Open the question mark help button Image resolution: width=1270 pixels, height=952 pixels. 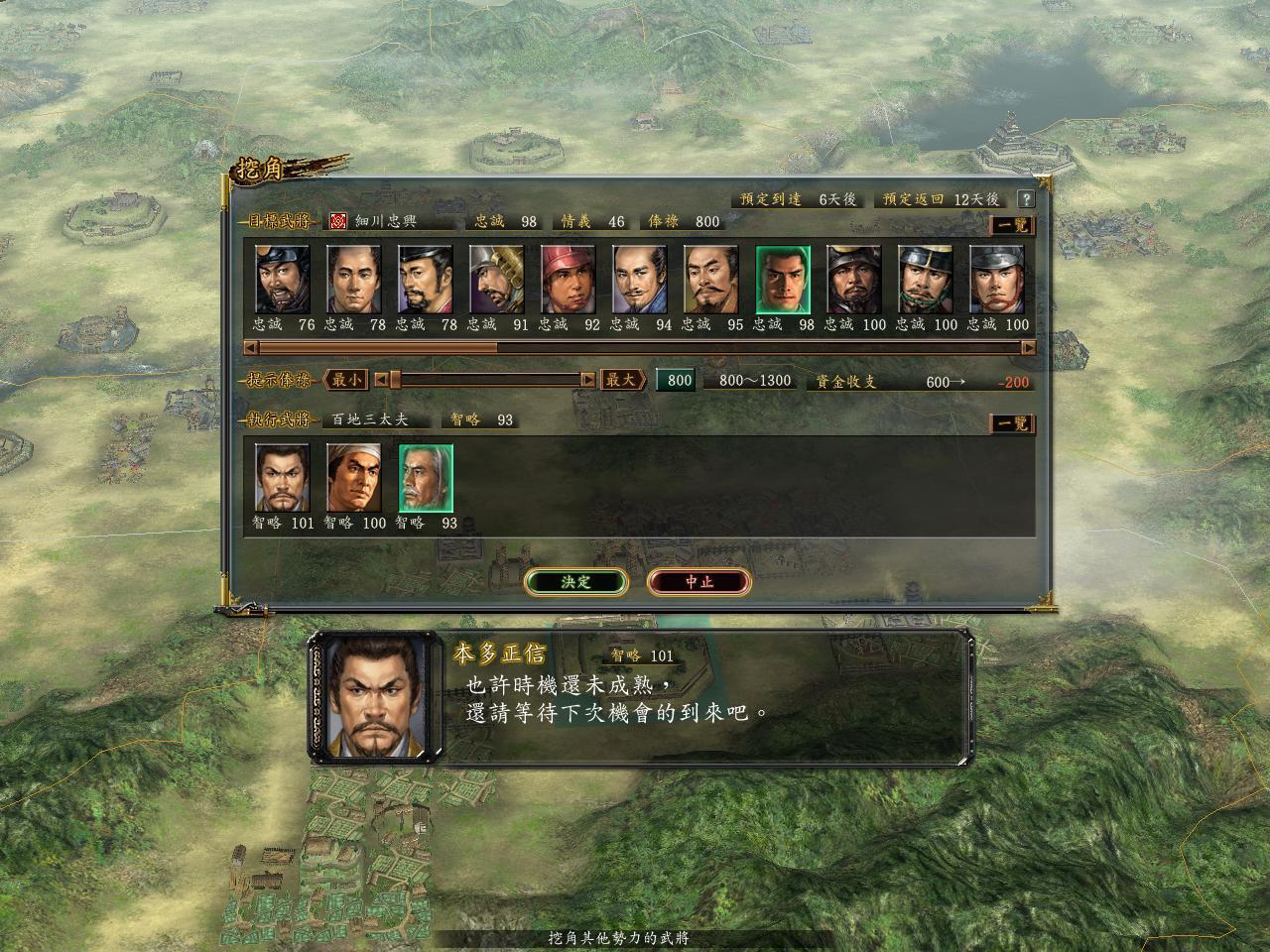click(x=1026, y=199)
